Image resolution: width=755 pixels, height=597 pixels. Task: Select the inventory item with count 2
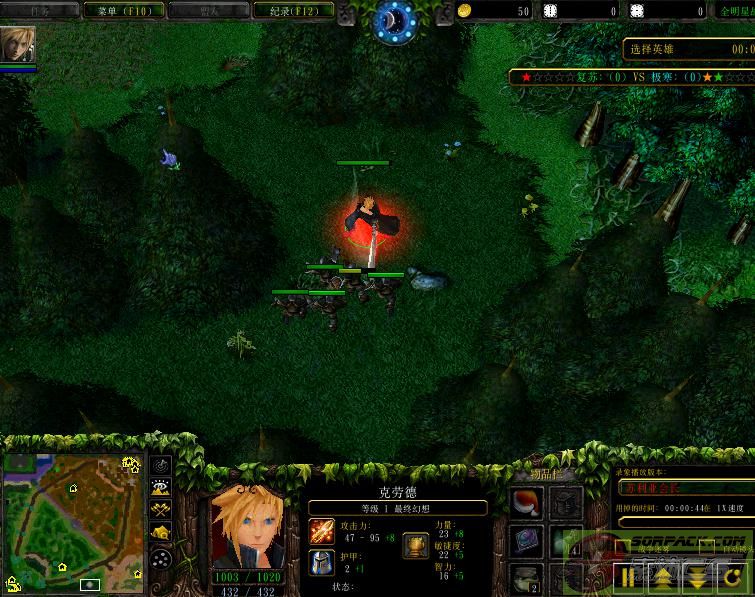[x=529, y=577]
